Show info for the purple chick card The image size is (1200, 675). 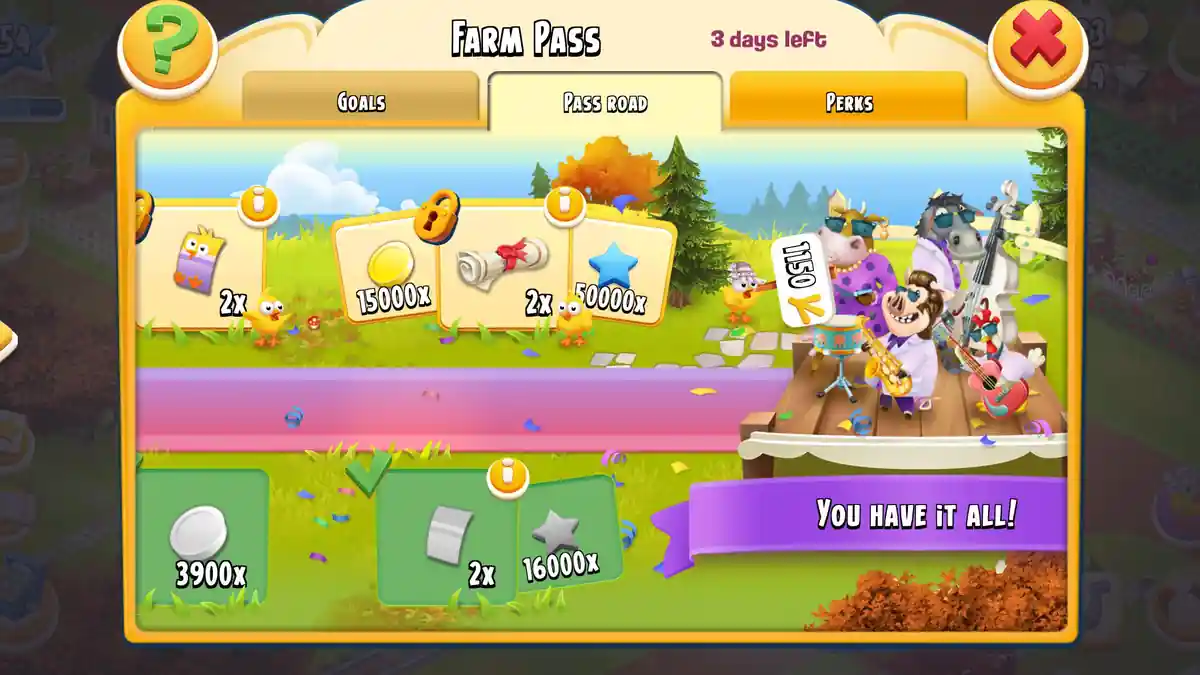click(259, 204)
